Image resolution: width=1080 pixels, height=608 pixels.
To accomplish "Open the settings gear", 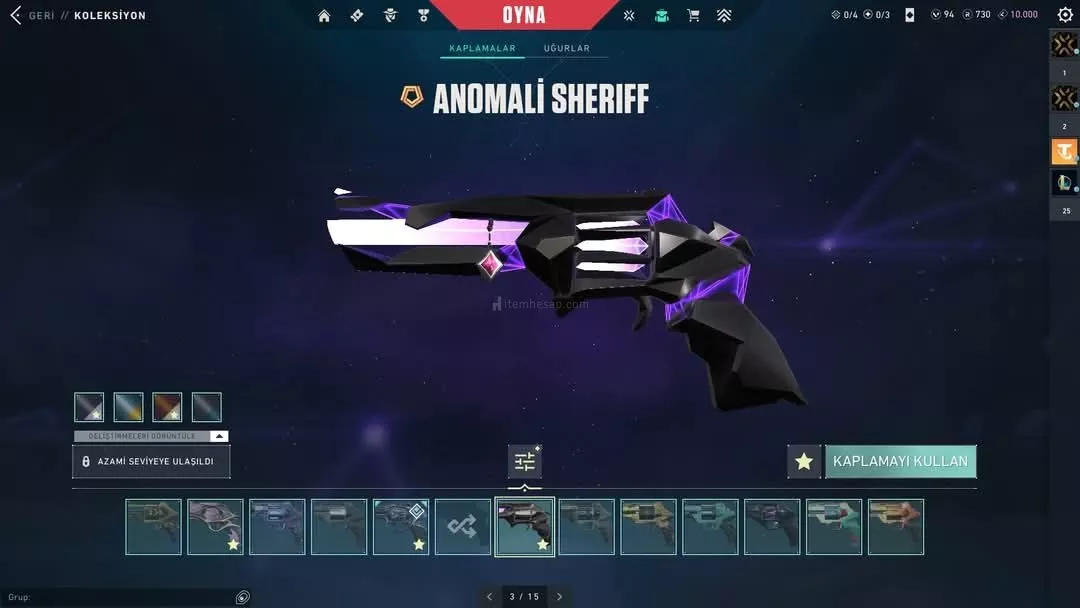I will 1065,15.
